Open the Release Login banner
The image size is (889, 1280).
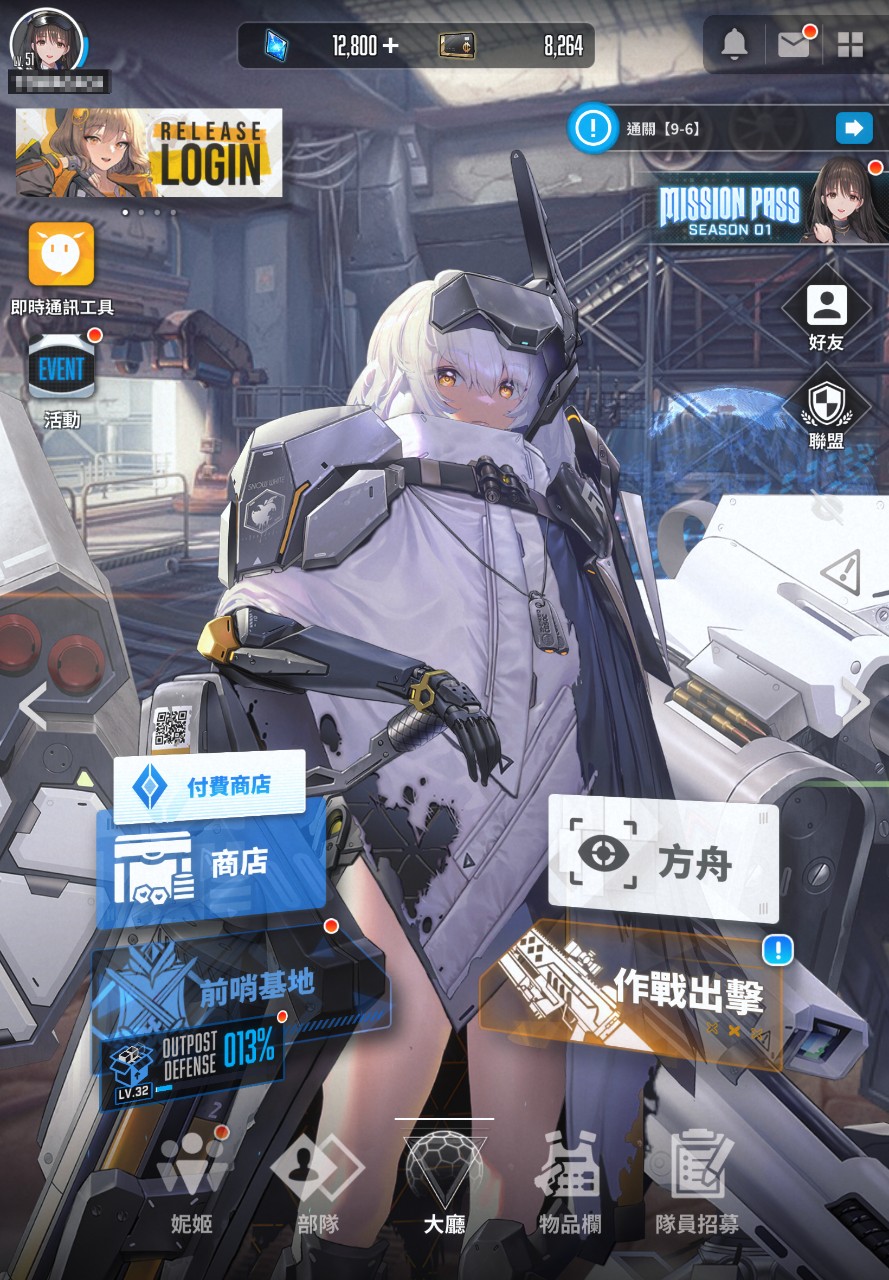tap(149, 153)
